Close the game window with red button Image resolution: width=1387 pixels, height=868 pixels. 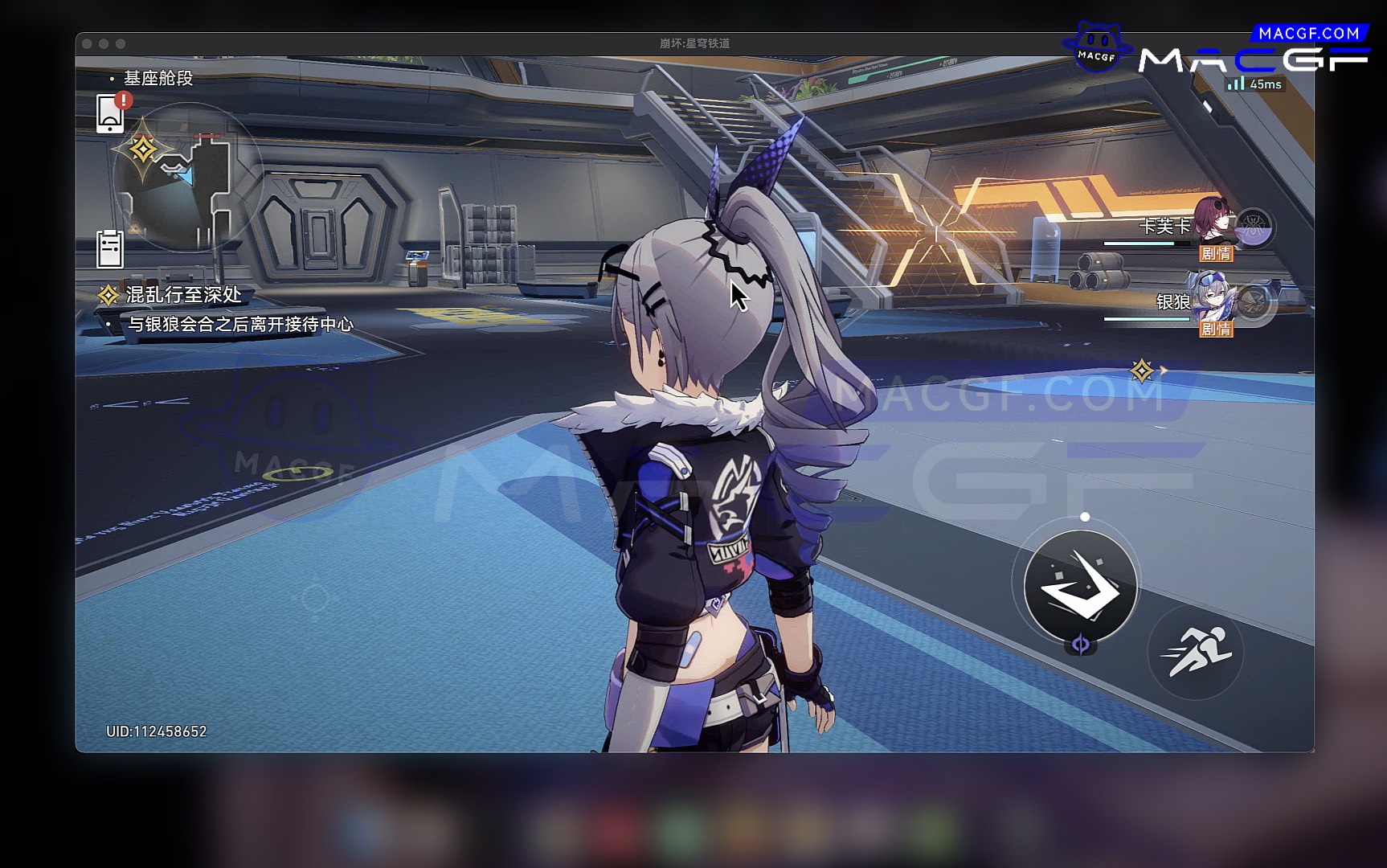pyautogui.click(x=87, y=43)
